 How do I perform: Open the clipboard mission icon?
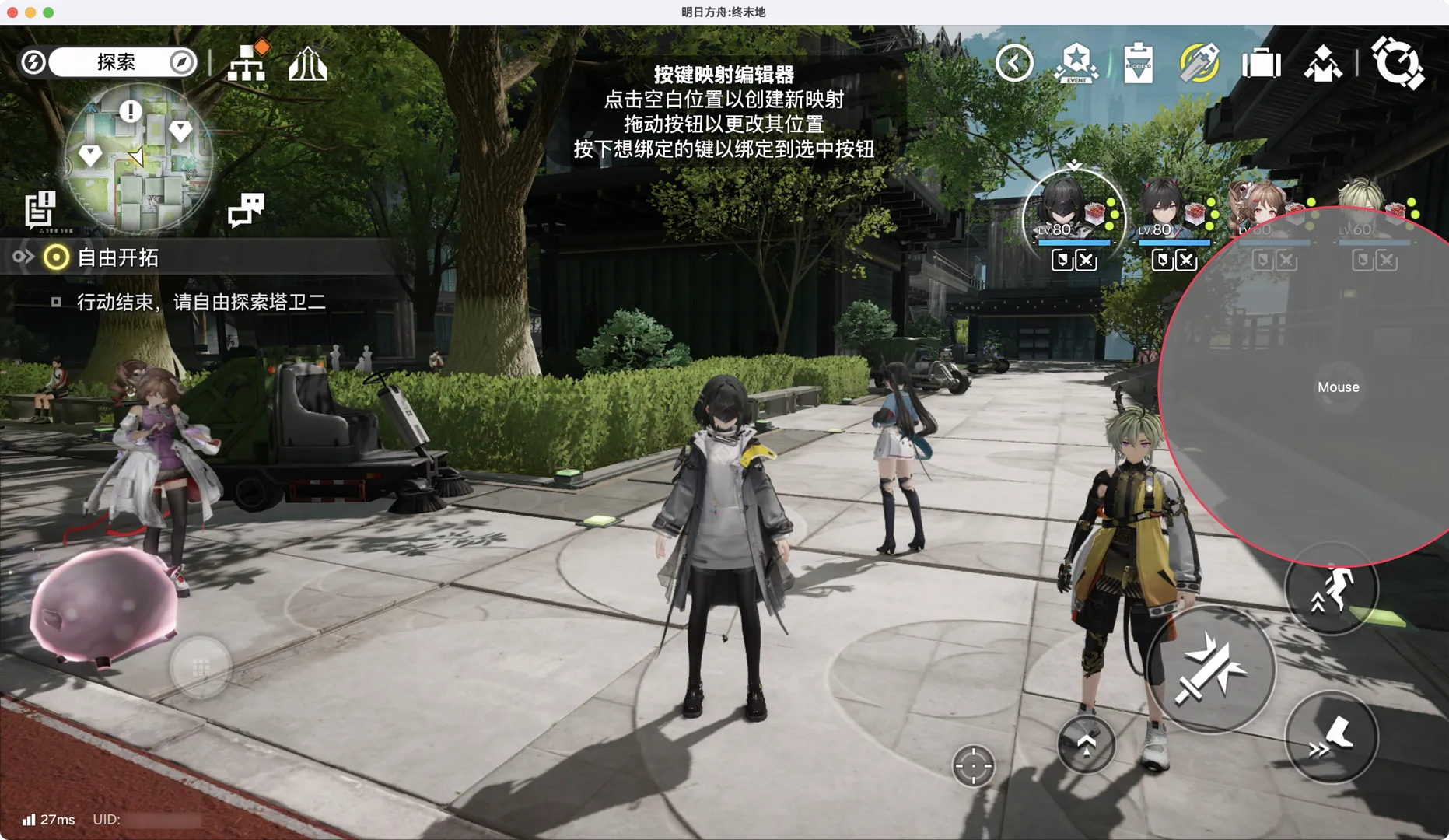(x=1138, y=63)
